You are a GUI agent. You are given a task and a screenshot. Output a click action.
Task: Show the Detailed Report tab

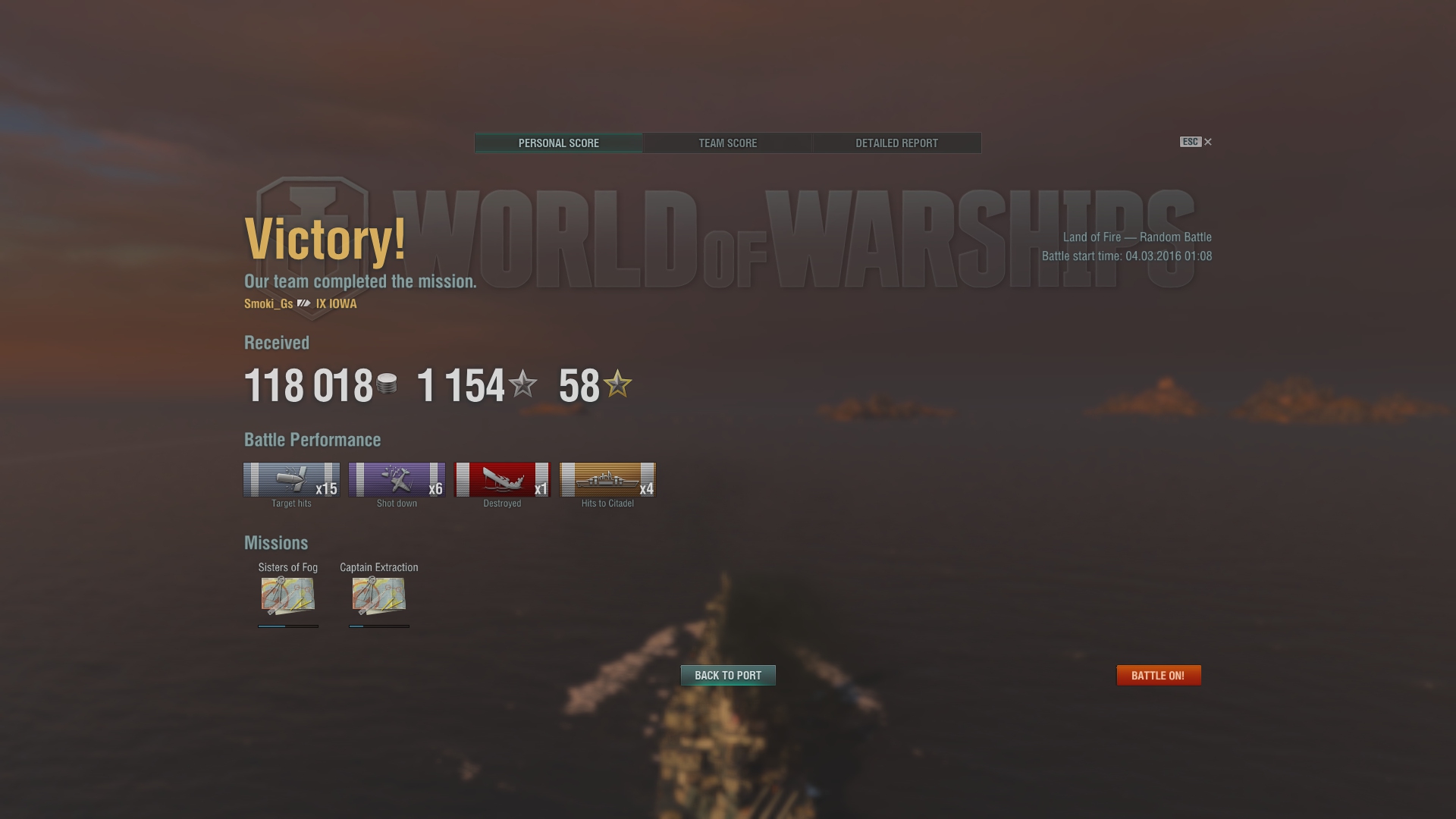coord(896,143)
